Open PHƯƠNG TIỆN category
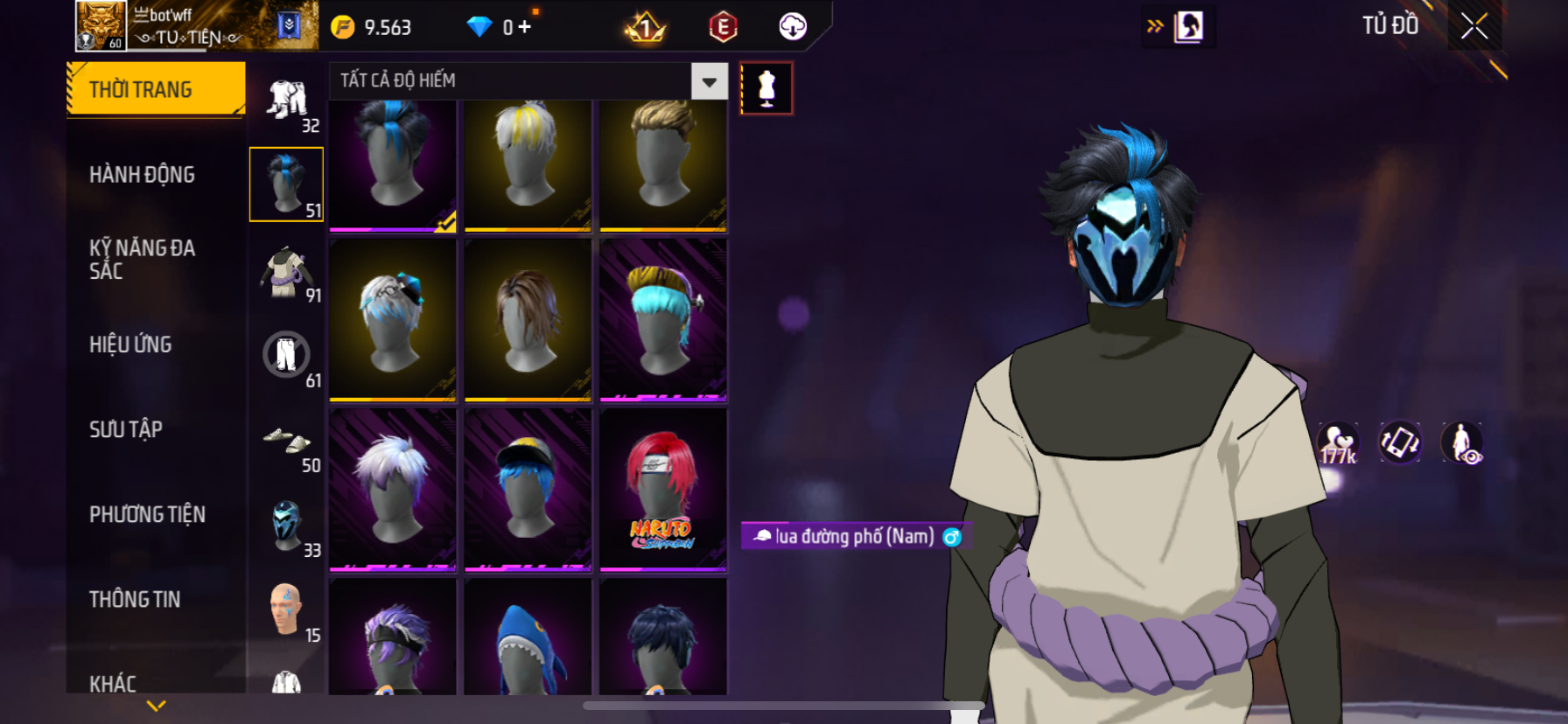The height and width of the screenshot is (724, 1568). (x=147, y=514)
